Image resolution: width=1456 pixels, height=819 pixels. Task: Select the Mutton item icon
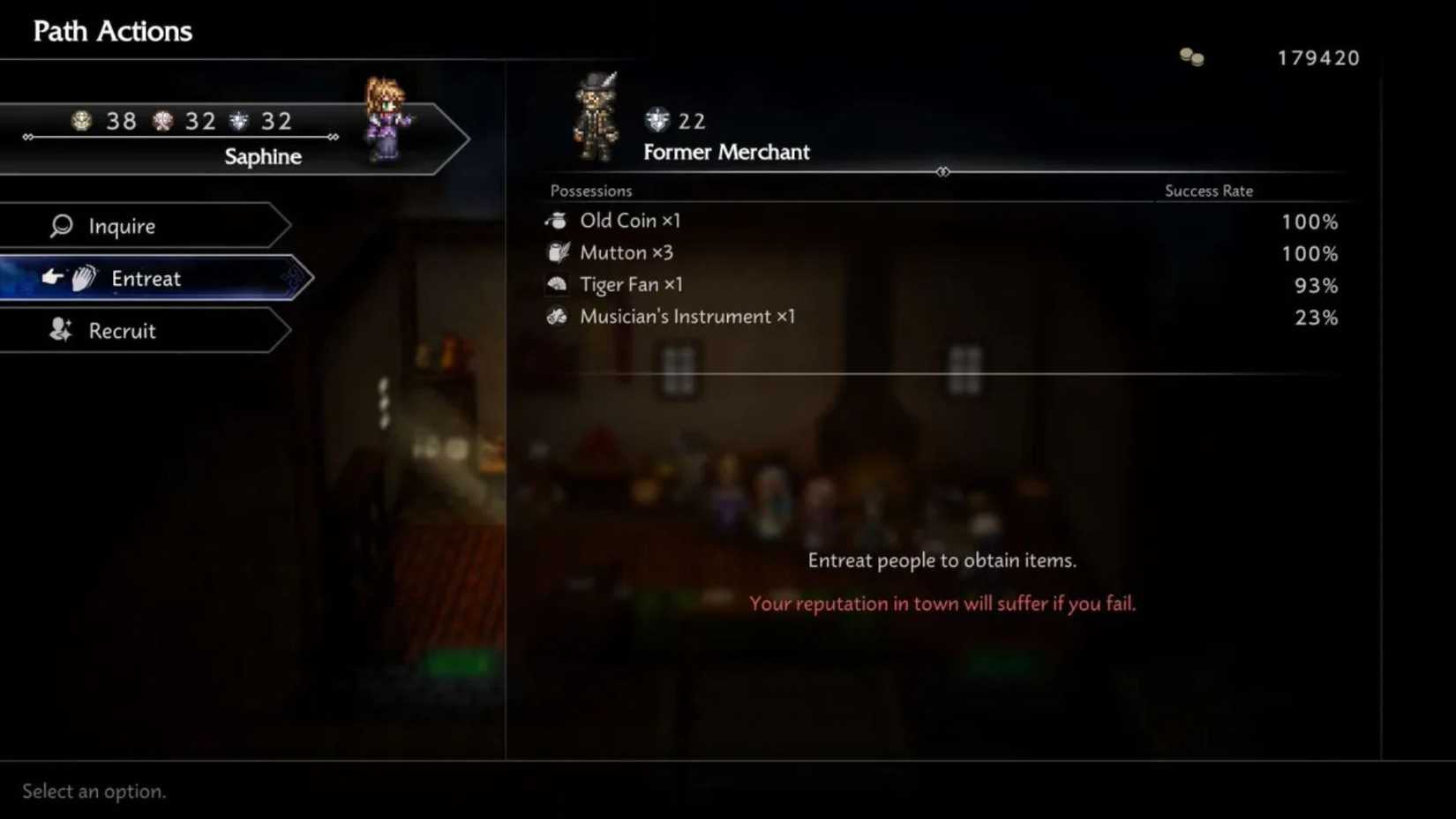click(557, 252)
